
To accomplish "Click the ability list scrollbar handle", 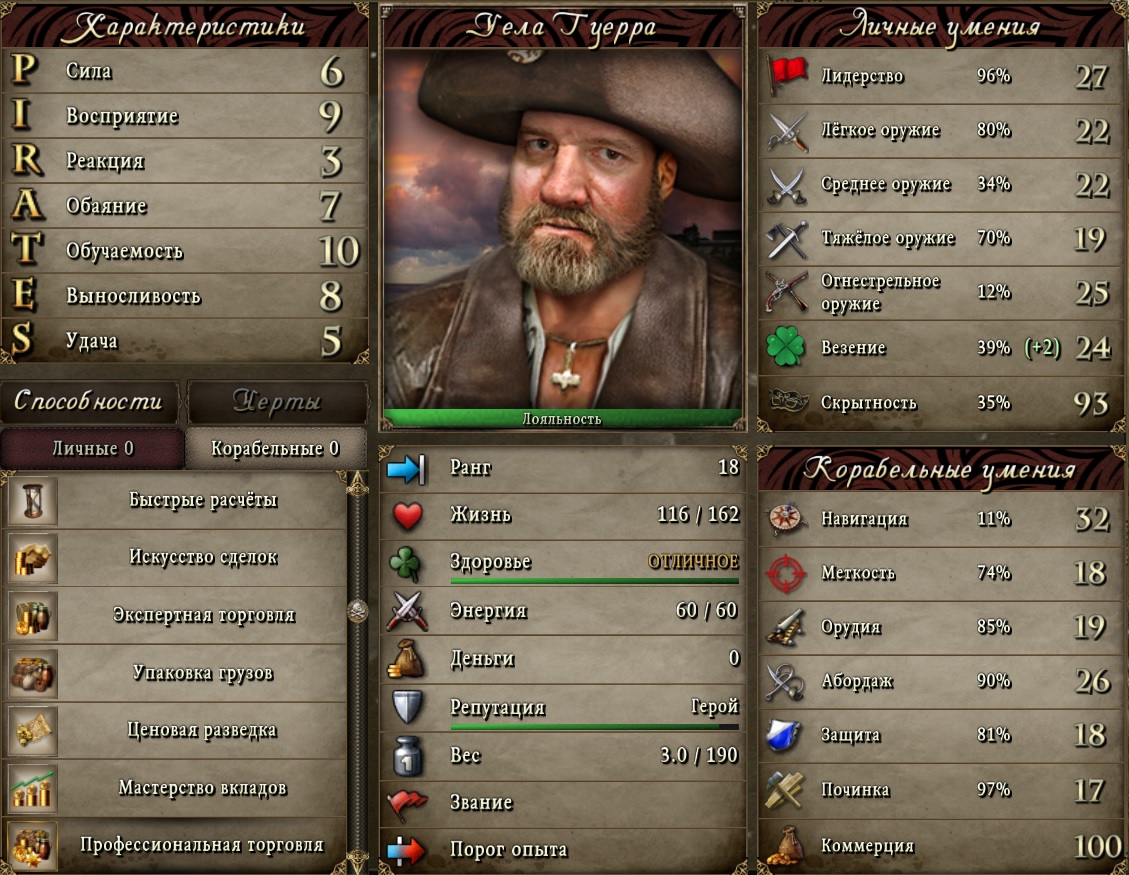I will 357,610.
